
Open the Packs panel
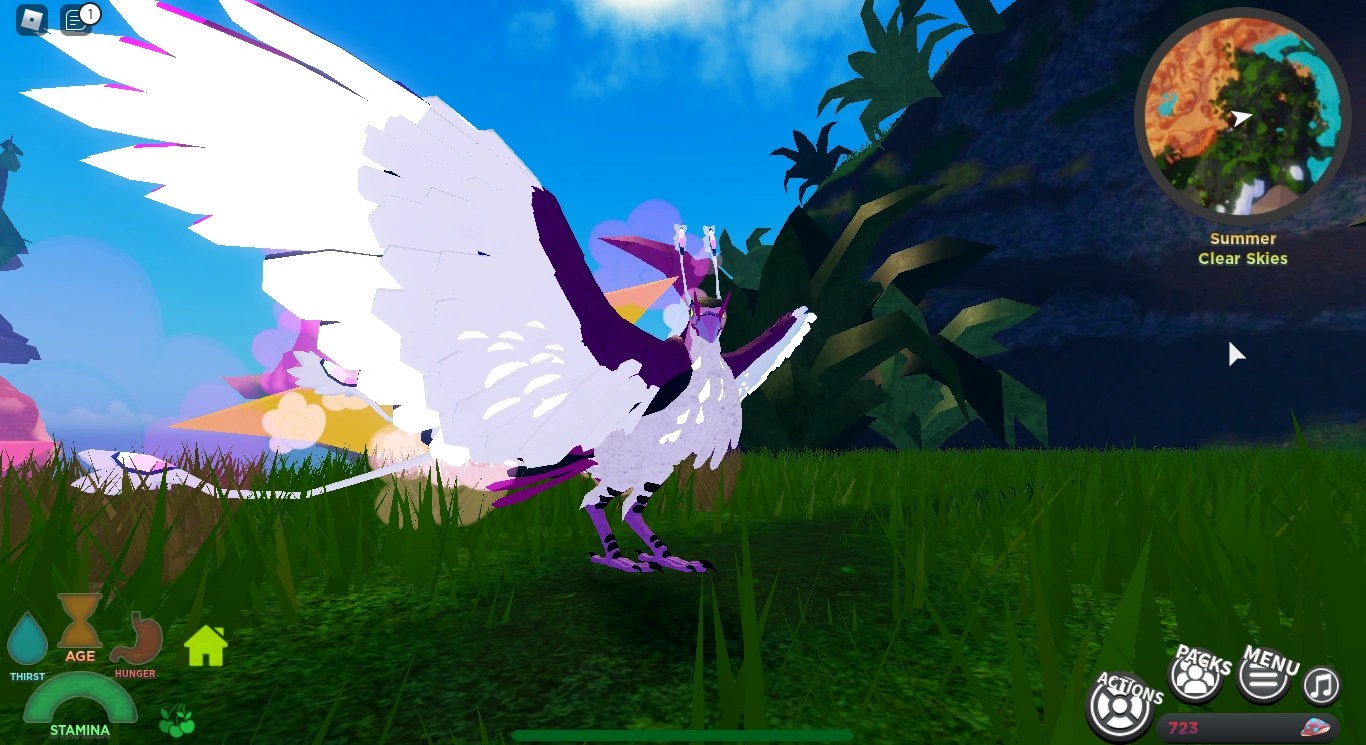1195,677
